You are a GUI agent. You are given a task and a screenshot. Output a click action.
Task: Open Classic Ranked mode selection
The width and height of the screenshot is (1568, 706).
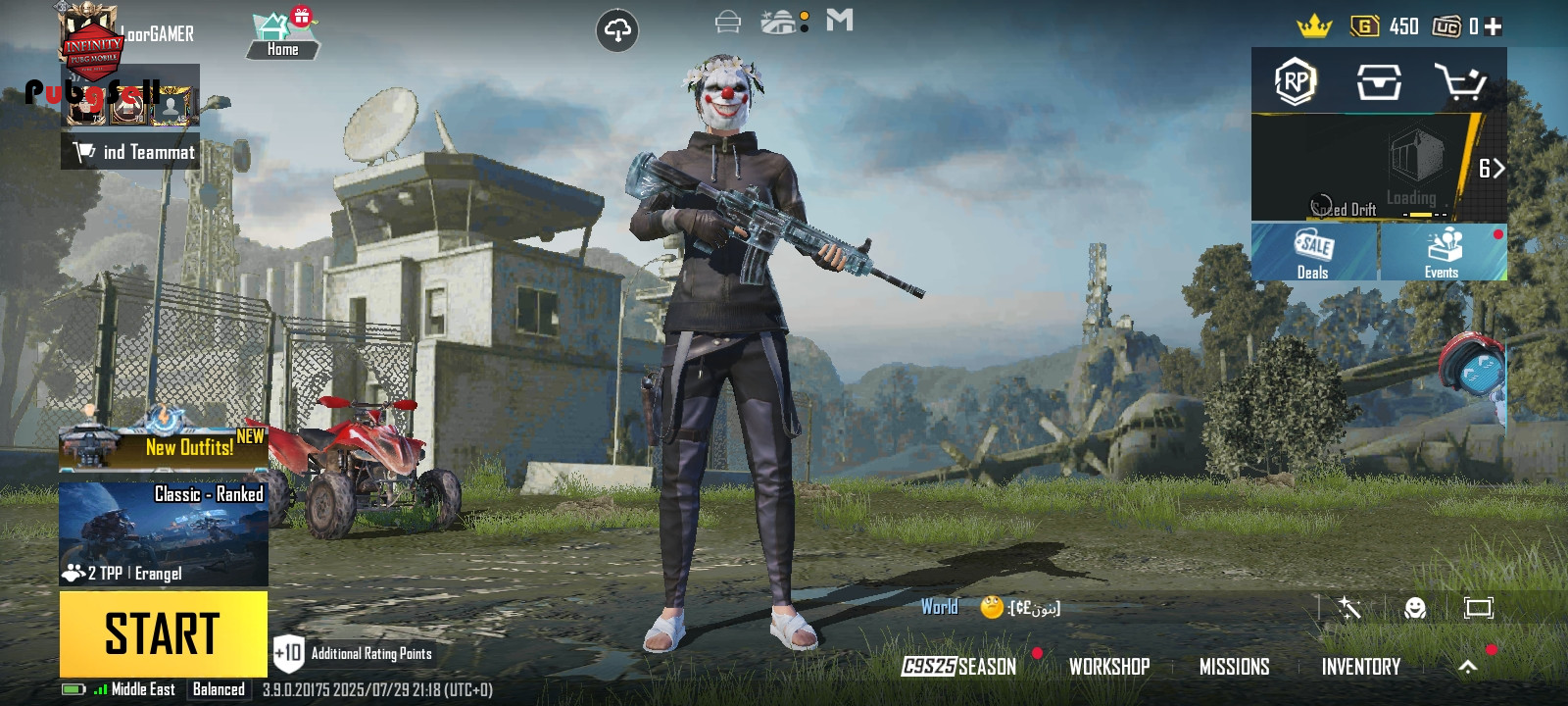coord(164,533)
